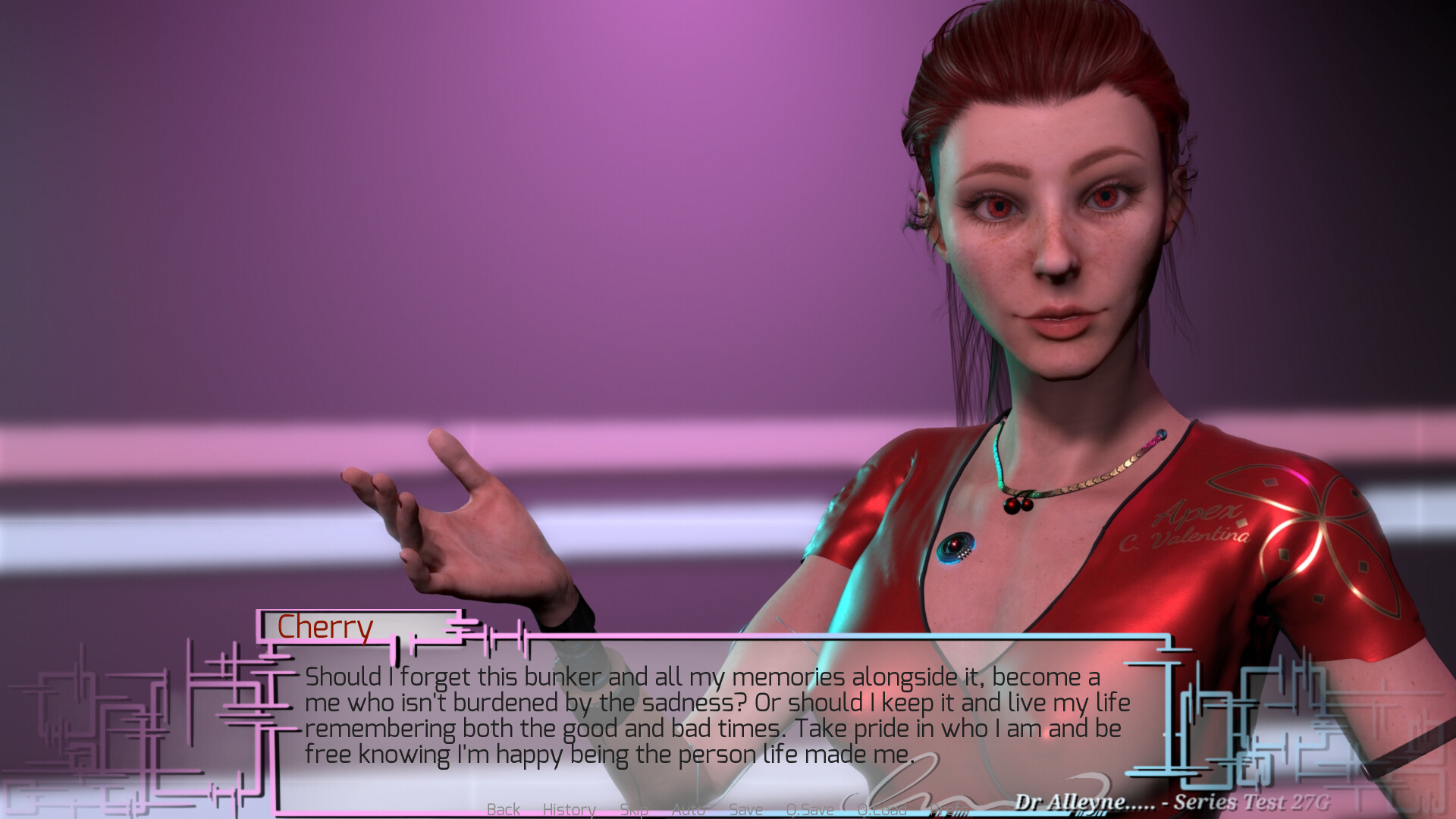Viewport: 1456px width, 819px height.
Task: Open the History screen
Action: [570, 810]
